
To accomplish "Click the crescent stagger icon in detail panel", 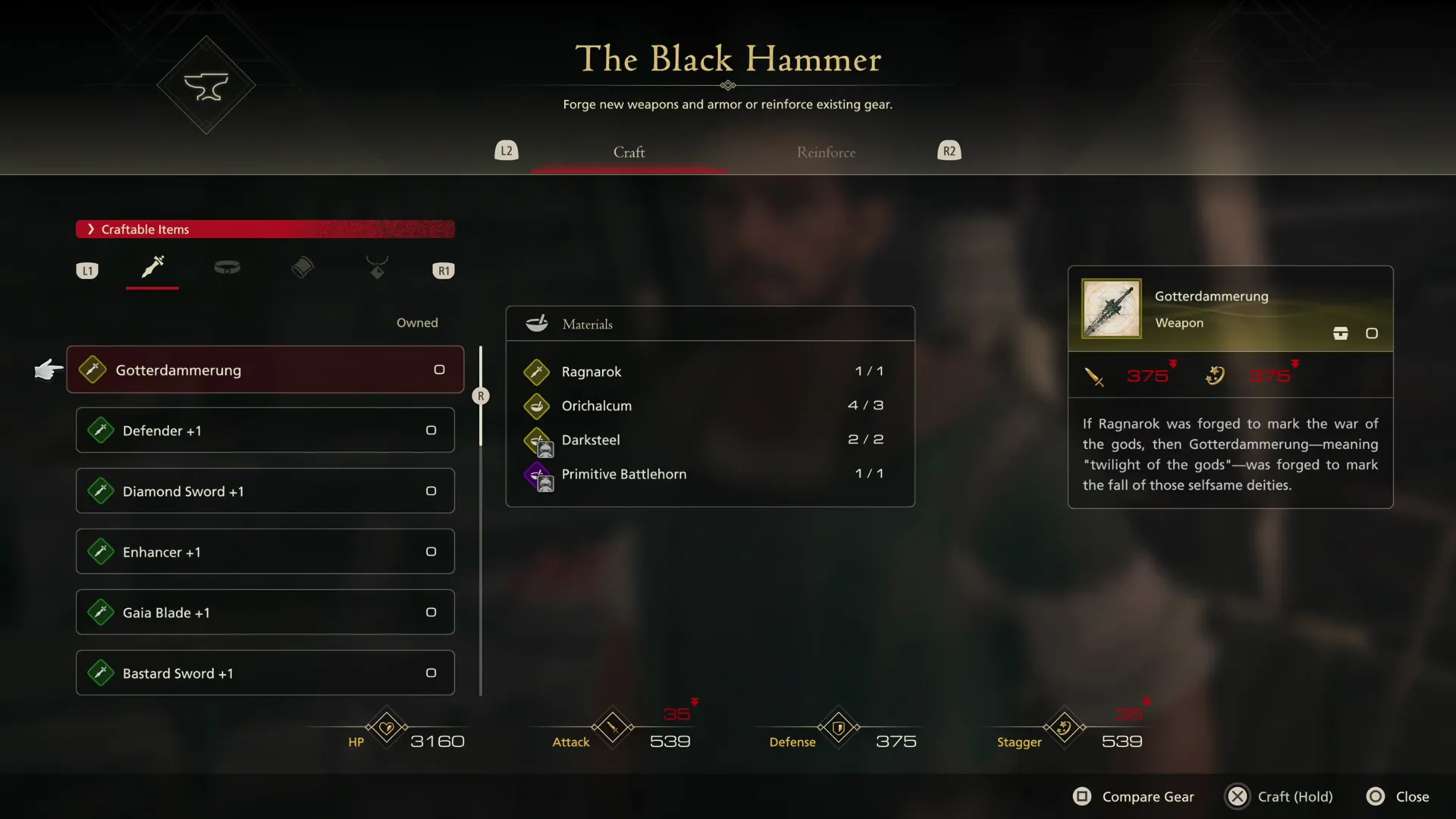I will (1215, 375).
